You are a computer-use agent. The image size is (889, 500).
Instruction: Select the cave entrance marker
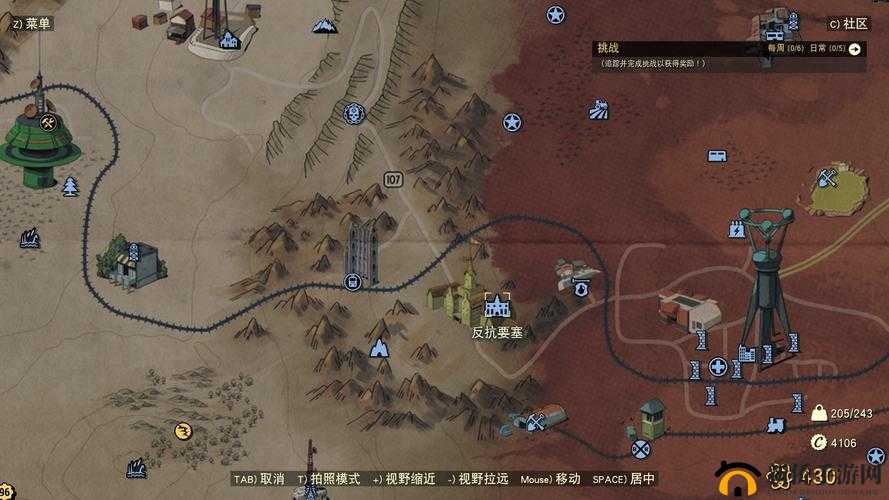tap(379, 348)
